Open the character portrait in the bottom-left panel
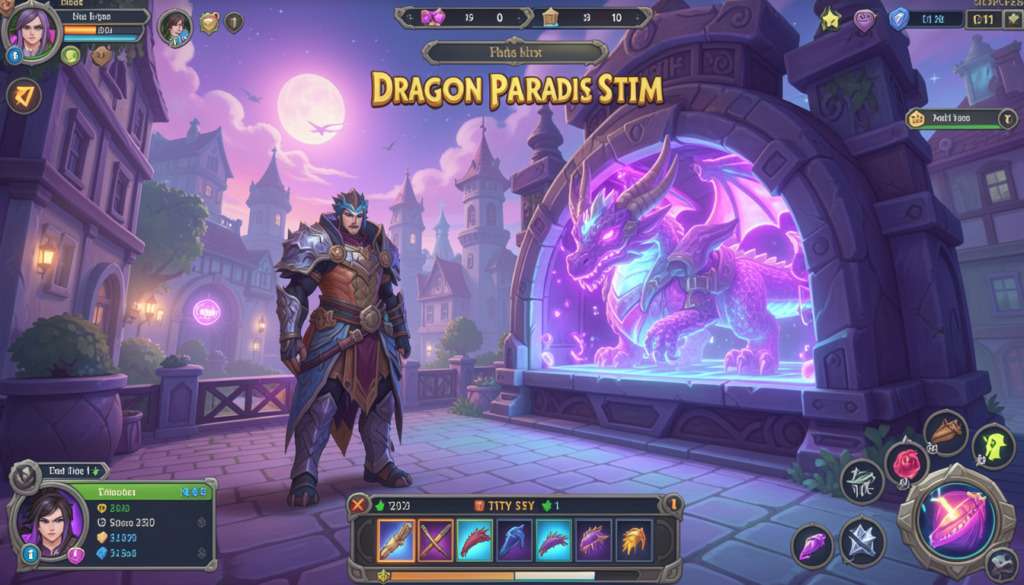 click(x=47, y=522)
